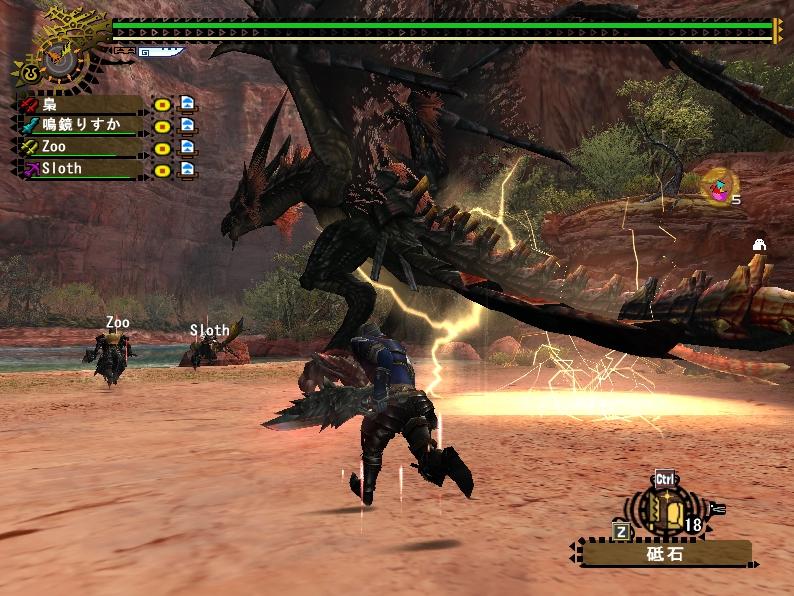794x596 pixels.
Task: Select the 砥石 item name bar
Action: click(x=664, y=553)
